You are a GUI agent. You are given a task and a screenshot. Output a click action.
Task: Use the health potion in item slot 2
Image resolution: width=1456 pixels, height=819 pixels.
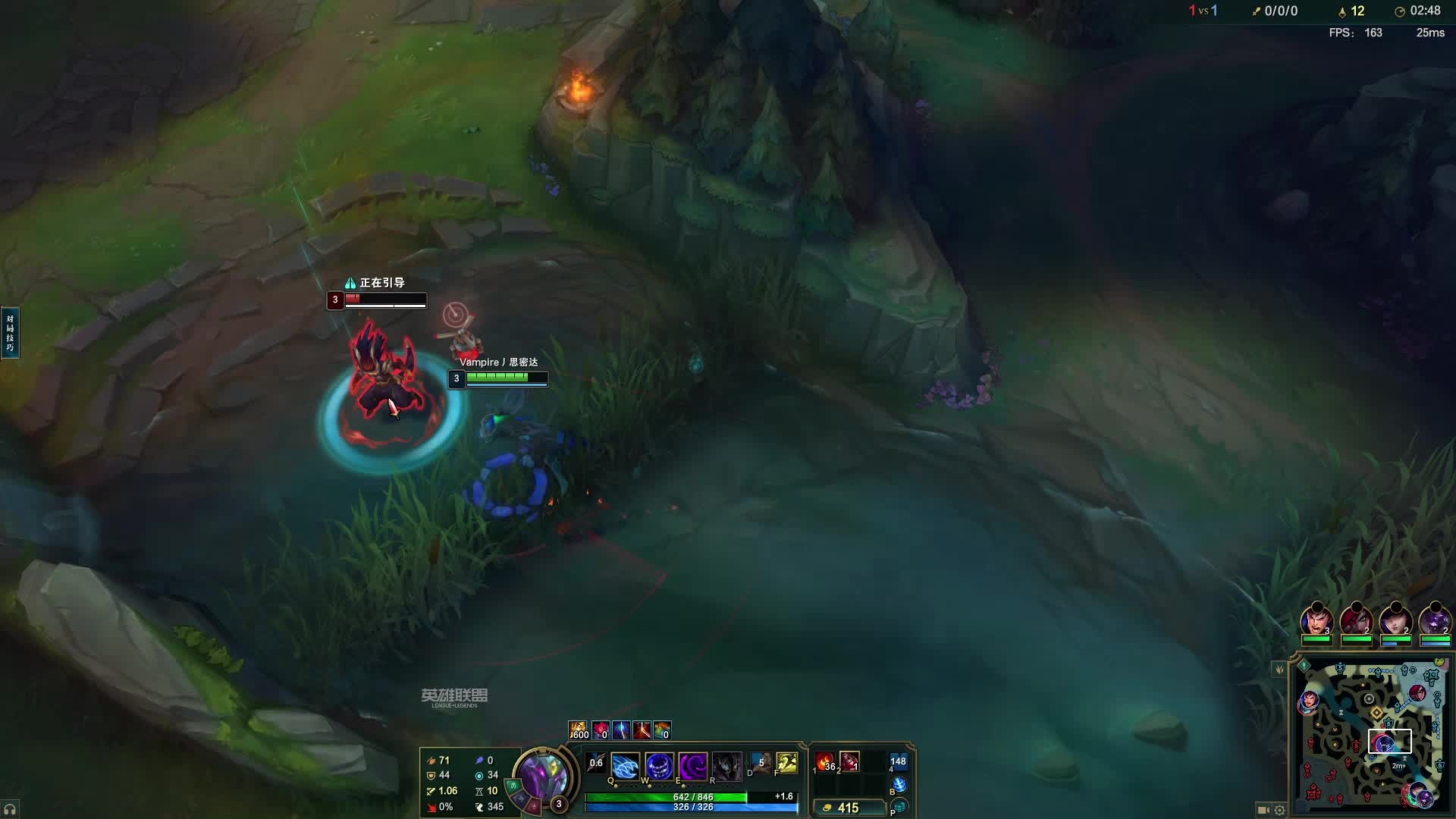tap(849, 761)
